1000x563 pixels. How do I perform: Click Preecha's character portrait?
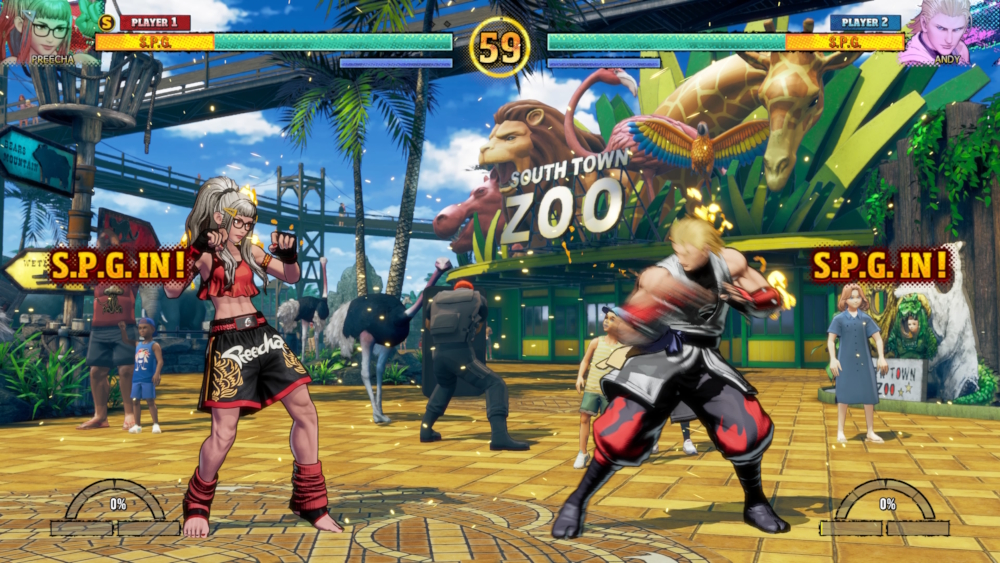tap(47, 30)
